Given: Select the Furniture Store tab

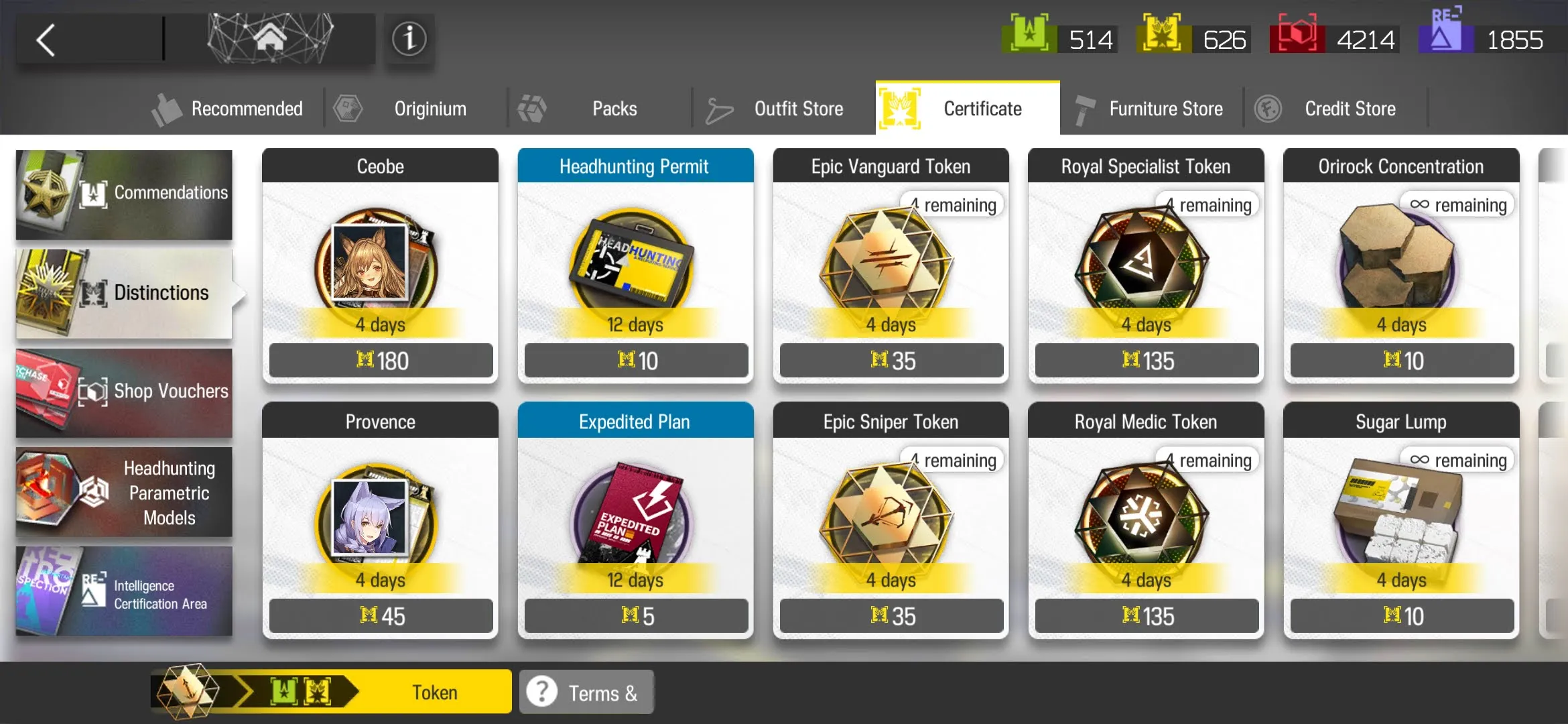Looking at the screenshot, I should click(x=1151, y=109).
